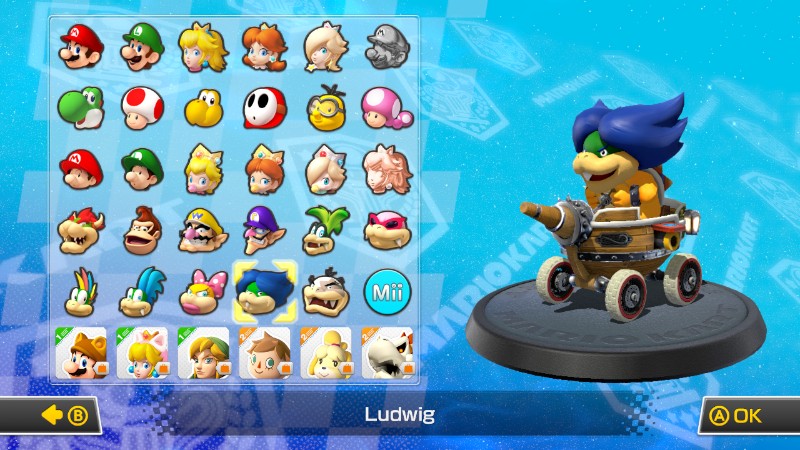Select Metal Mario's silver portrait
Image resolution: width=800 pixels, height=450 pixels.
click(385, 46)
